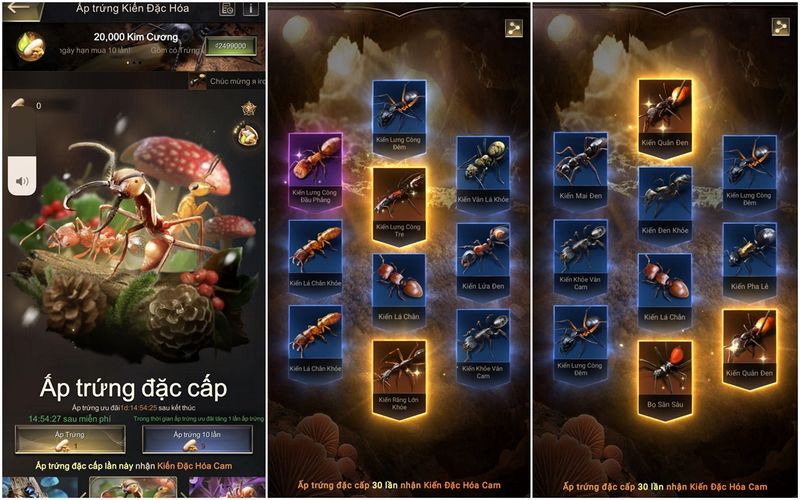Open the egg nest reward icon

[246, 134]
